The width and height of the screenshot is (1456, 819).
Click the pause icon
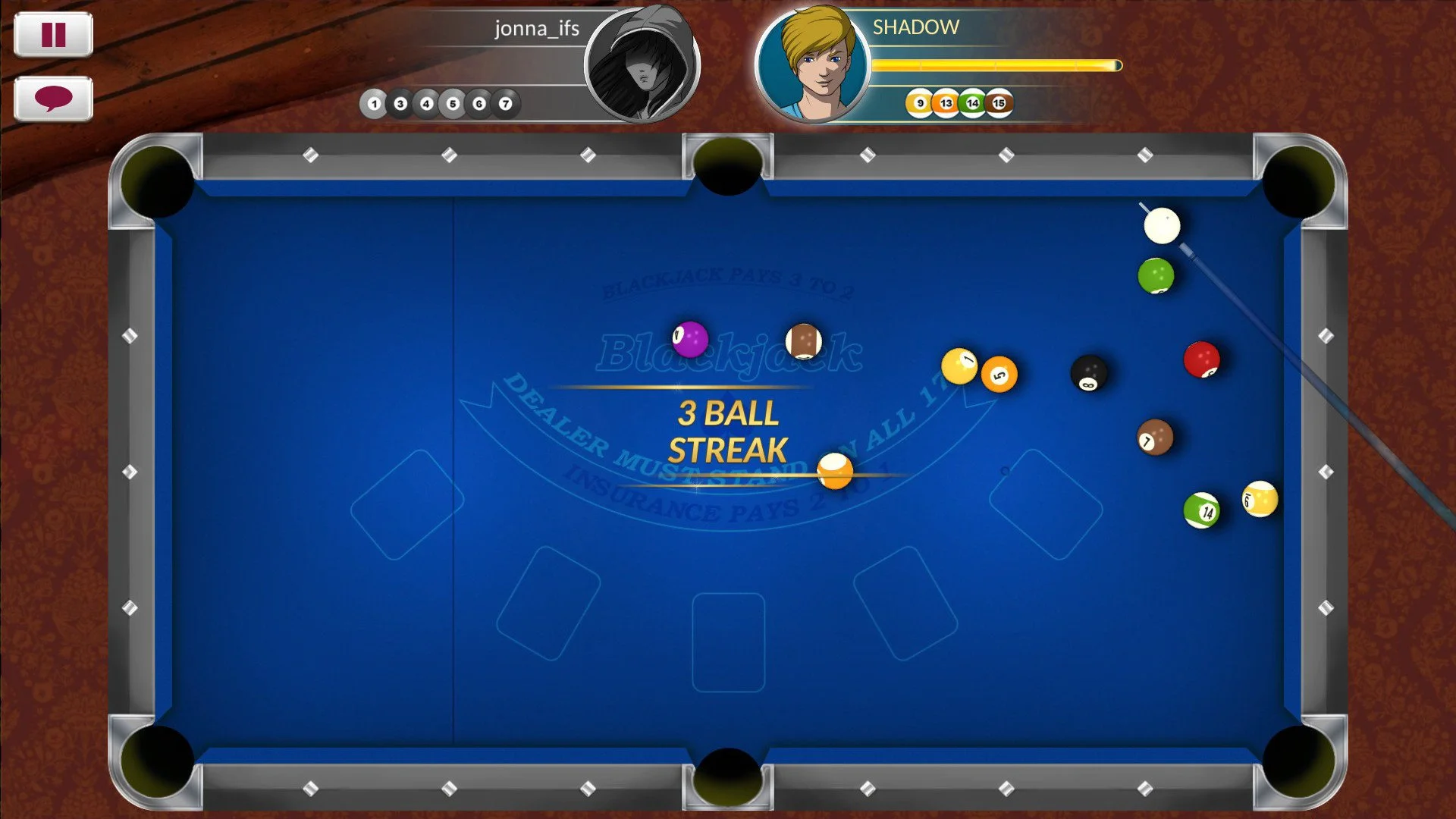(54, 33)
